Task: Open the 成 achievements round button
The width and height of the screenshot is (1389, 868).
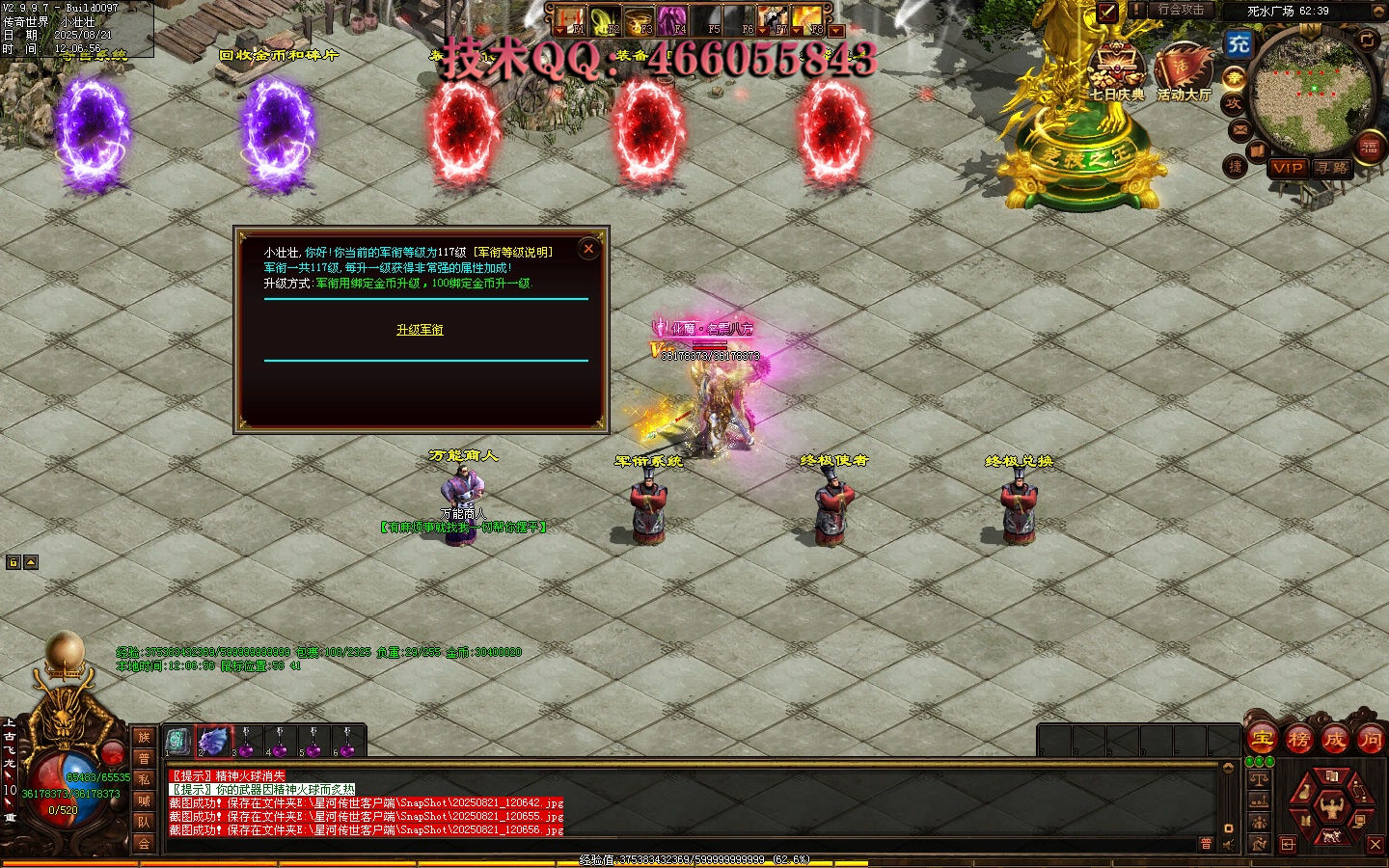Action: pos(1334,740)
